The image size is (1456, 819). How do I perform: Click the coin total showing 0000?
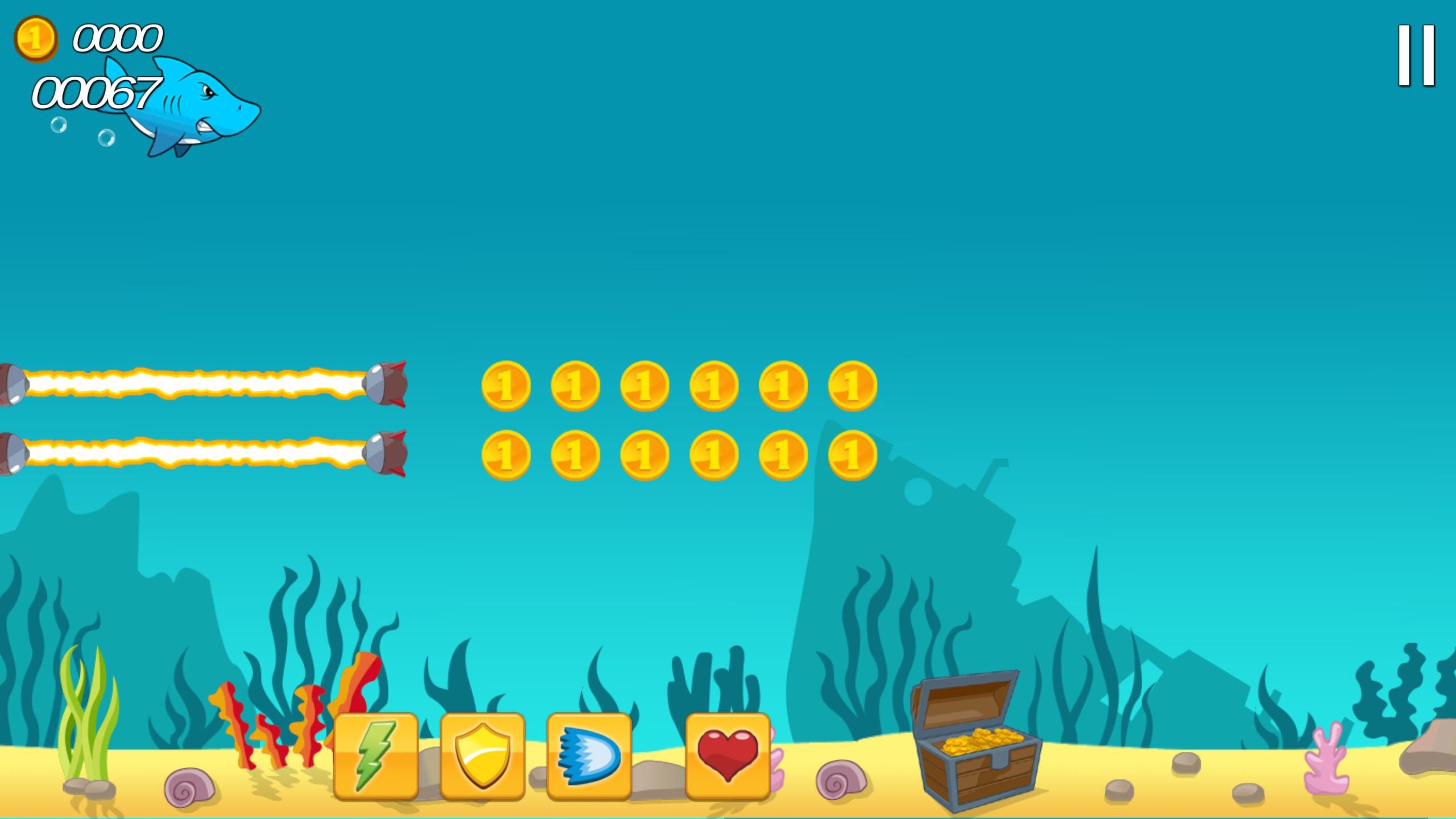pyautogui.click(x=117, y=40)
